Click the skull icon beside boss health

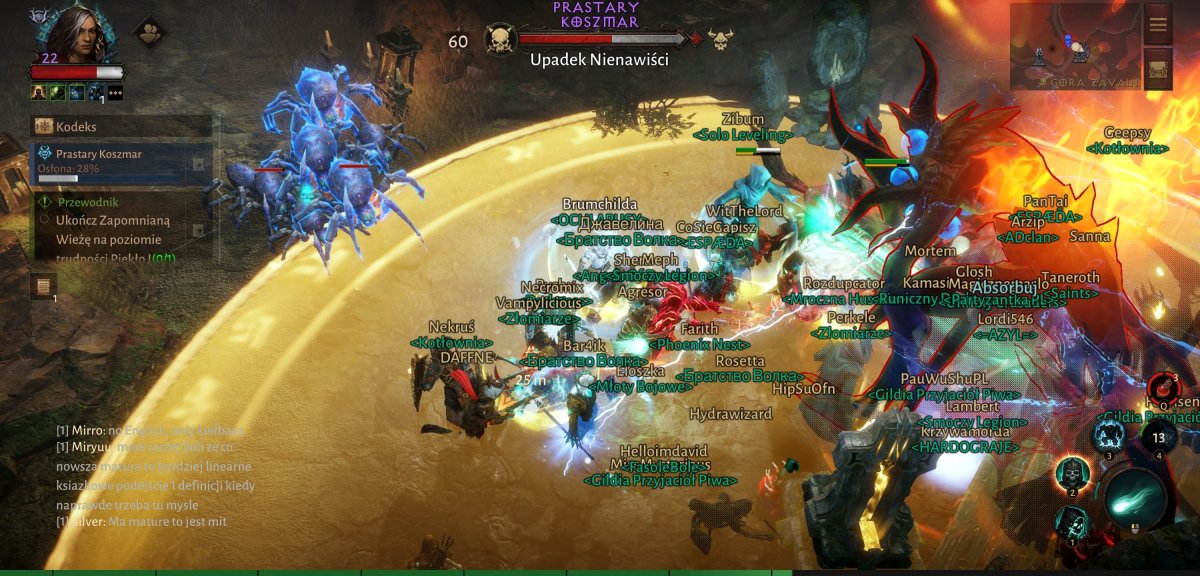point(500,40)
